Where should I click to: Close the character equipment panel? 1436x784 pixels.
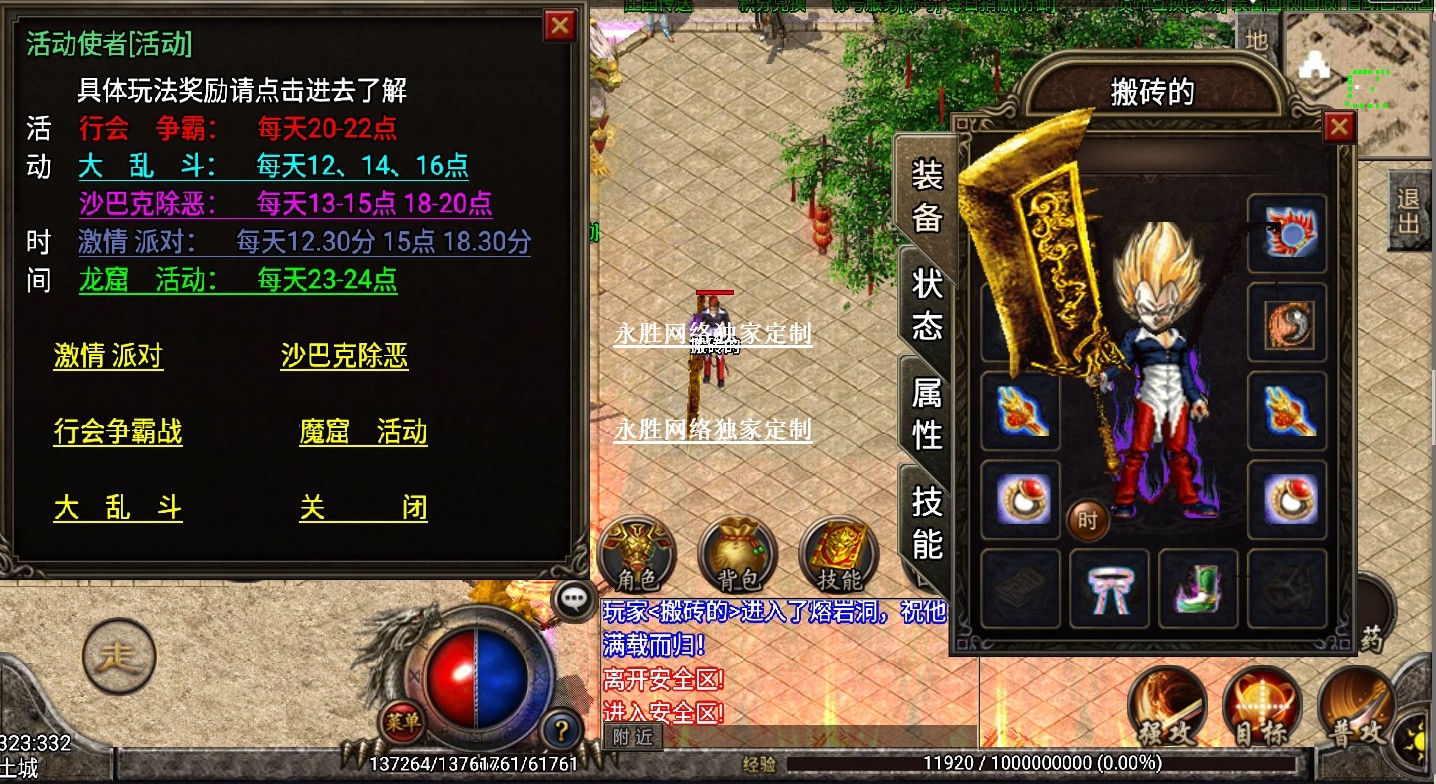tap(1339, 127)
